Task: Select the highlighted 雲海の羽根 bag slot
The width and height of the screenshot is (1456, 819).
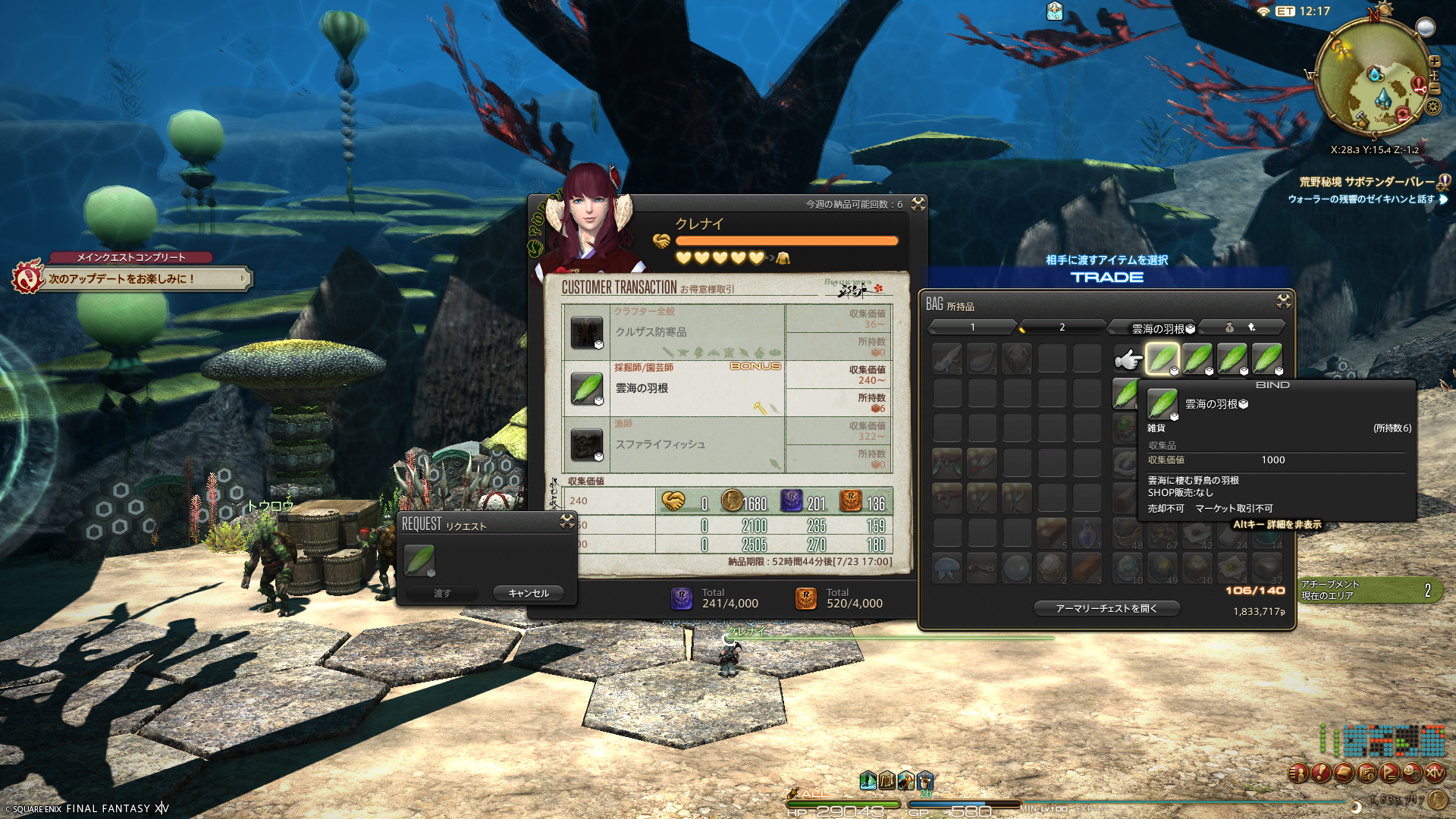Action: click(x=1162, y=359)
